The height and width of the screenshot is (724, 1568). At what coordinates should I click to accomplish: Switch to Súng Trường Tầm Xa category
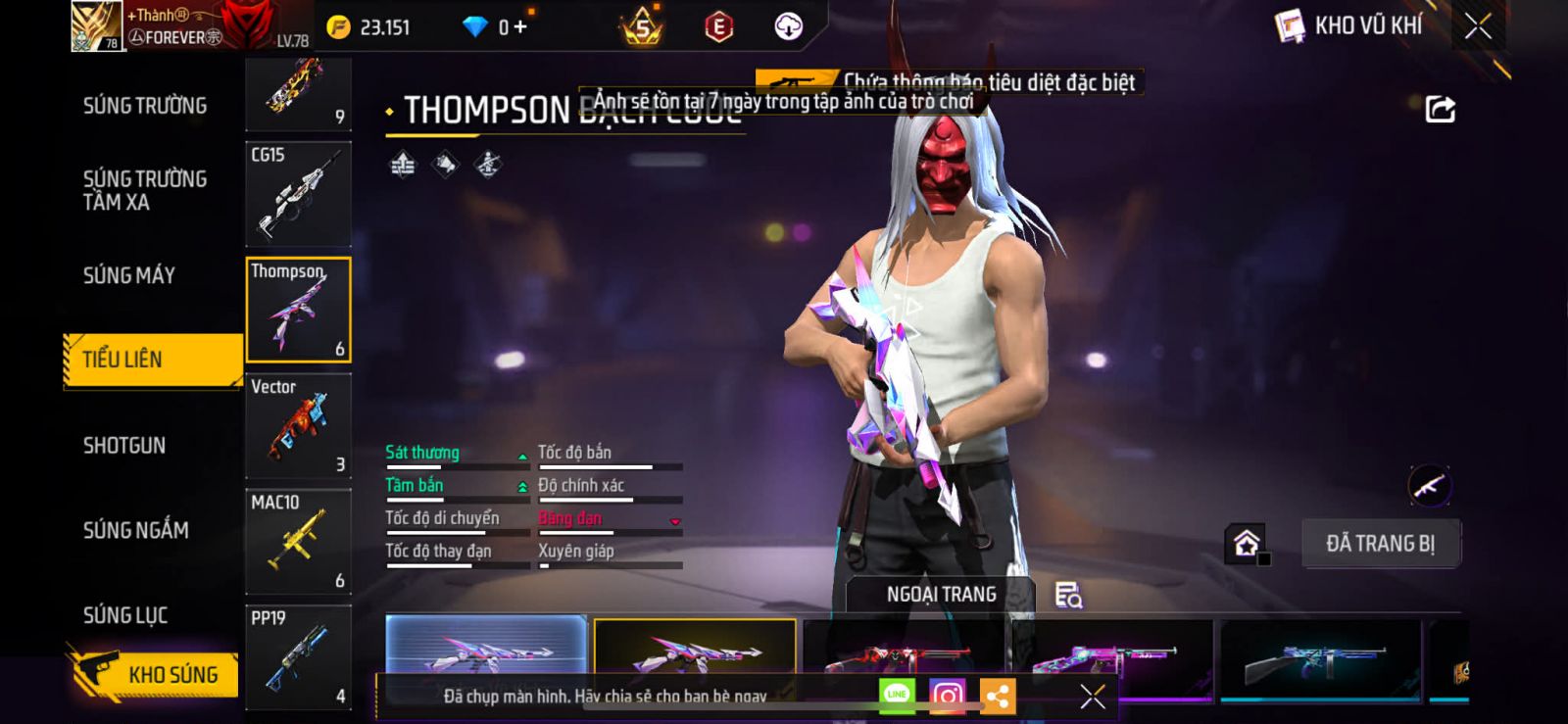click(x=145, y=190)
